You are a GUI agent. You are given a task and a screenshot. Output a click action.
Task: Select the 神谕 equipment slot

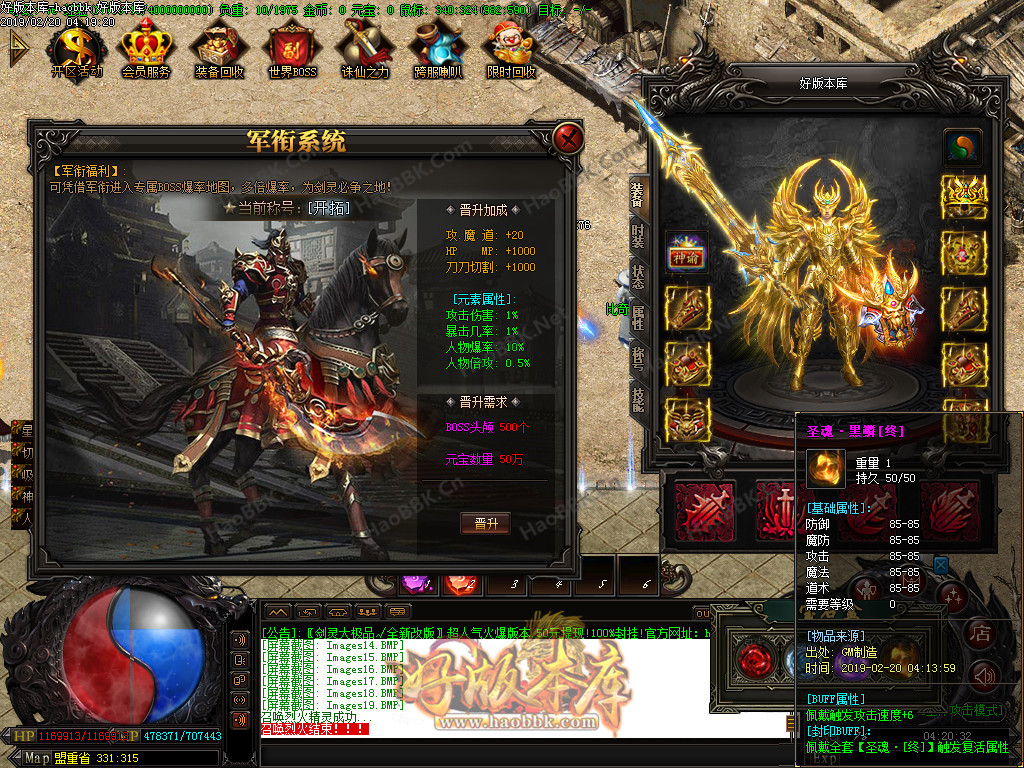tap(687, 256)
